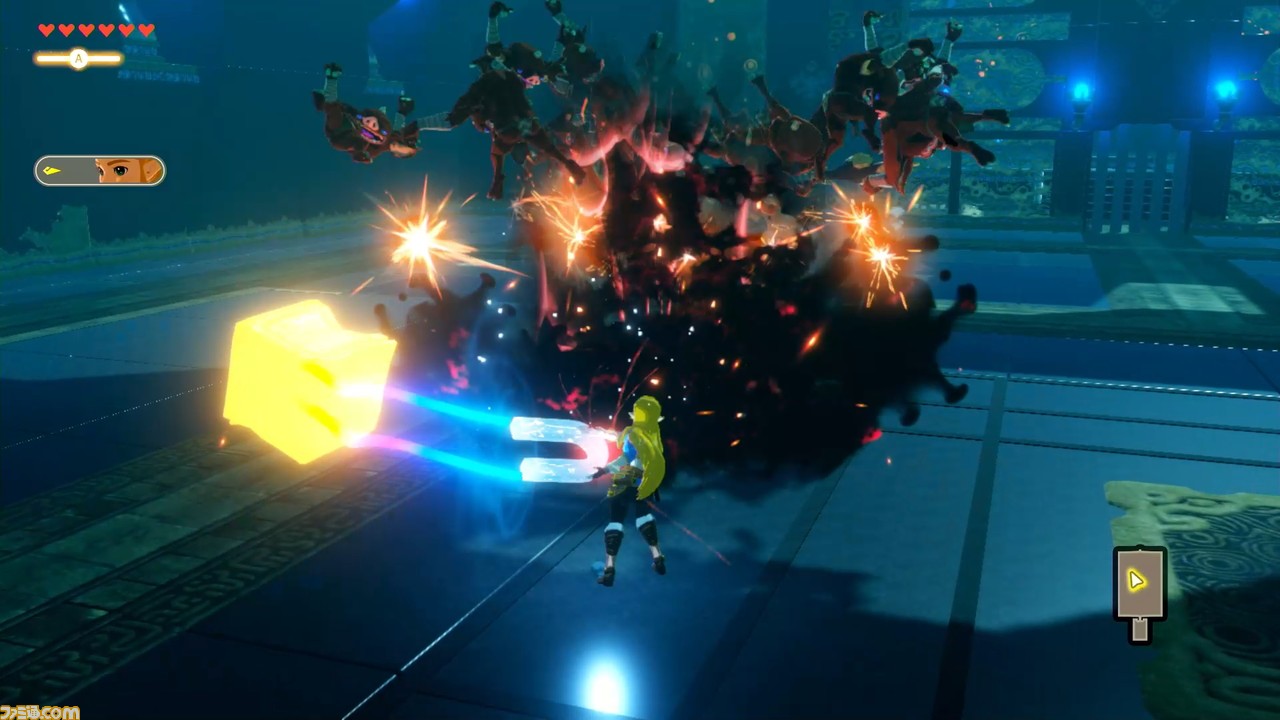Select the yellow arrow marker on the dialogue bar

[52, 170]
